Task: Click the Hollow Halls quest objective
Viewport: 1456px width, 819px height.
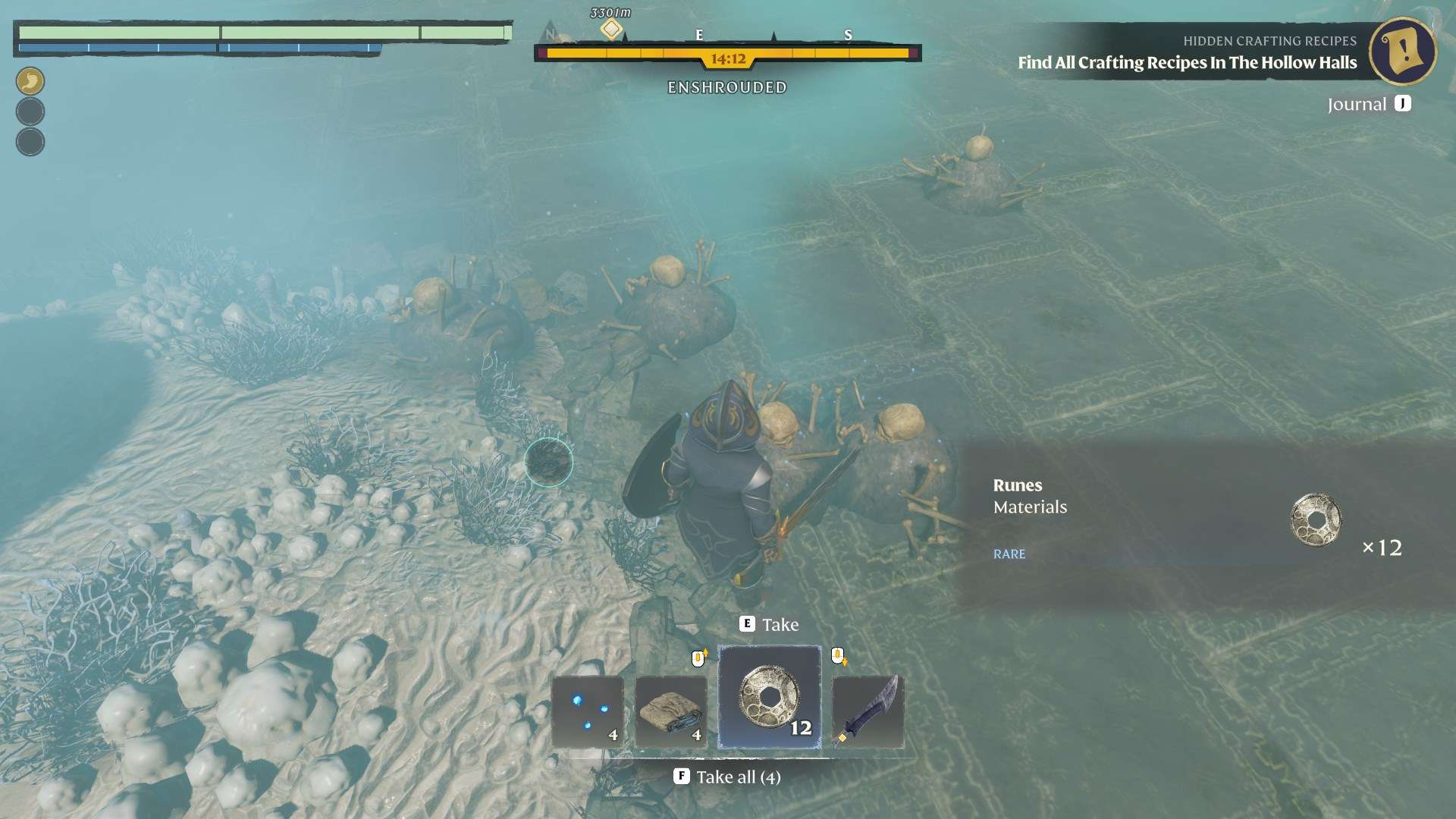Action: [1187, 63]
